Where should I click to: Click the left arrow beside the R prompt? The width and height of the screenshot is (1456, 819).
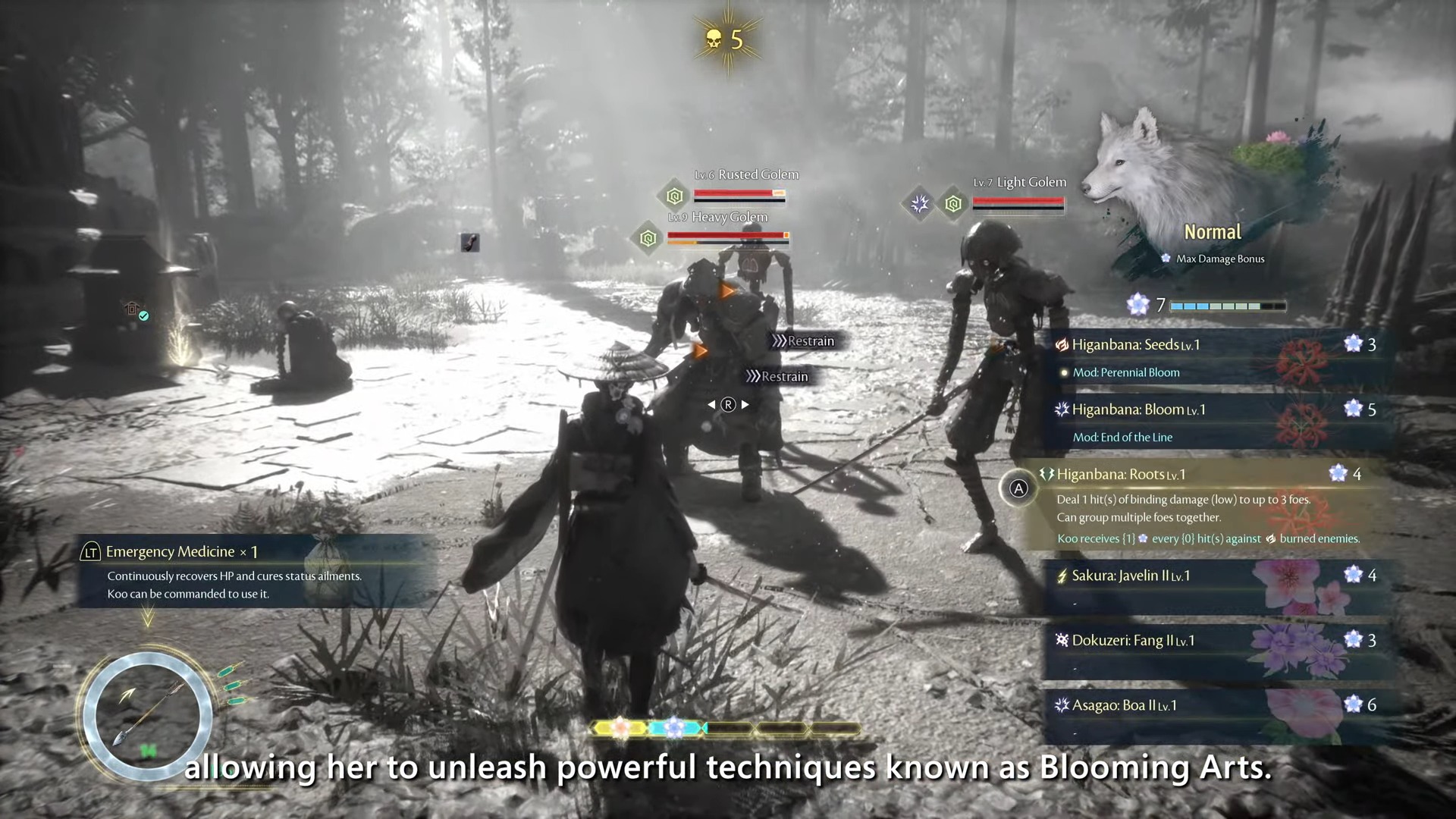click(711, 404)
